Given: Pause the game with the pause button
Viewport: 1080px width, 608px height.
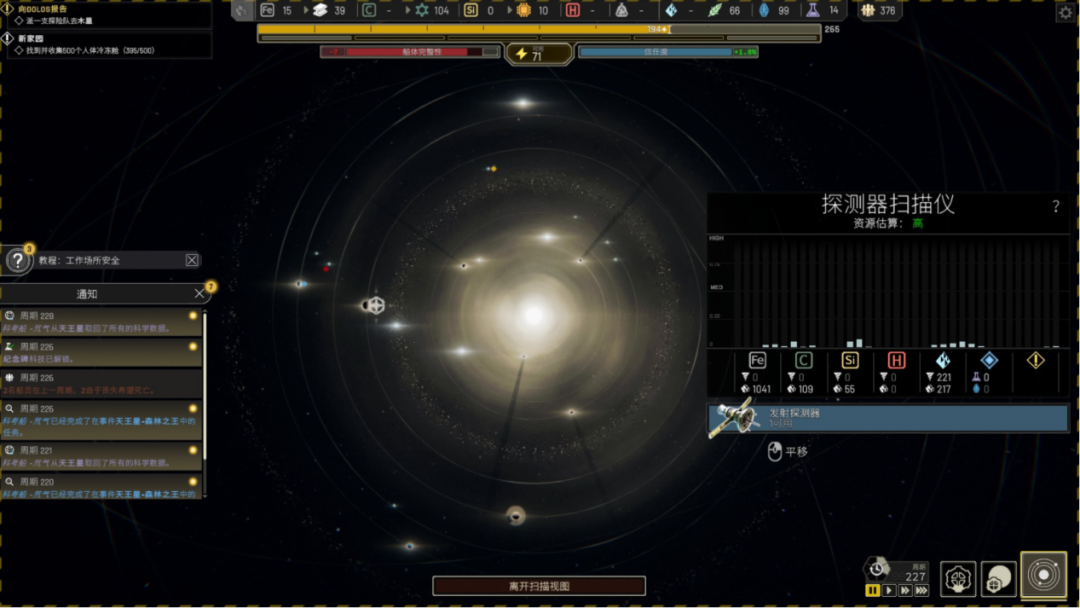Looking at the screenshot, I should coord(873,591).
